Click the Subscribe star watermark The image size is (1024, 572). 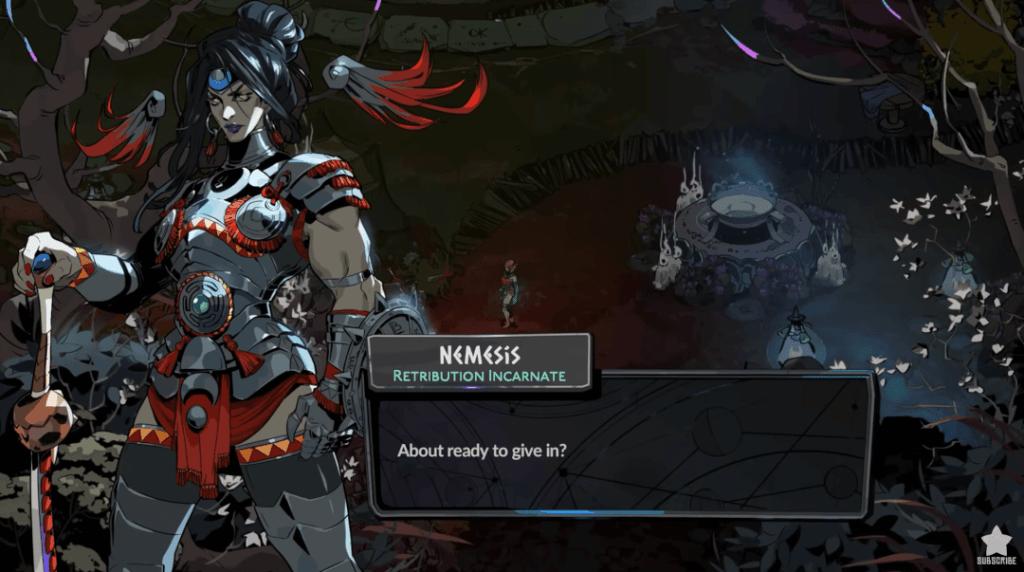(996, 544)
